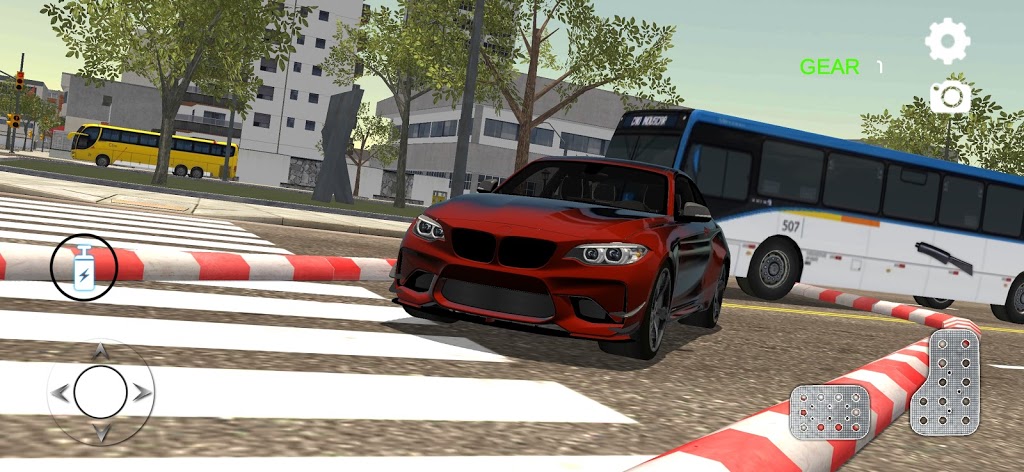This screenshot has width=1024, height=472.
Task: Tap the joystick's up arrow
Action: pyautogui.click(x=101, y=352)
